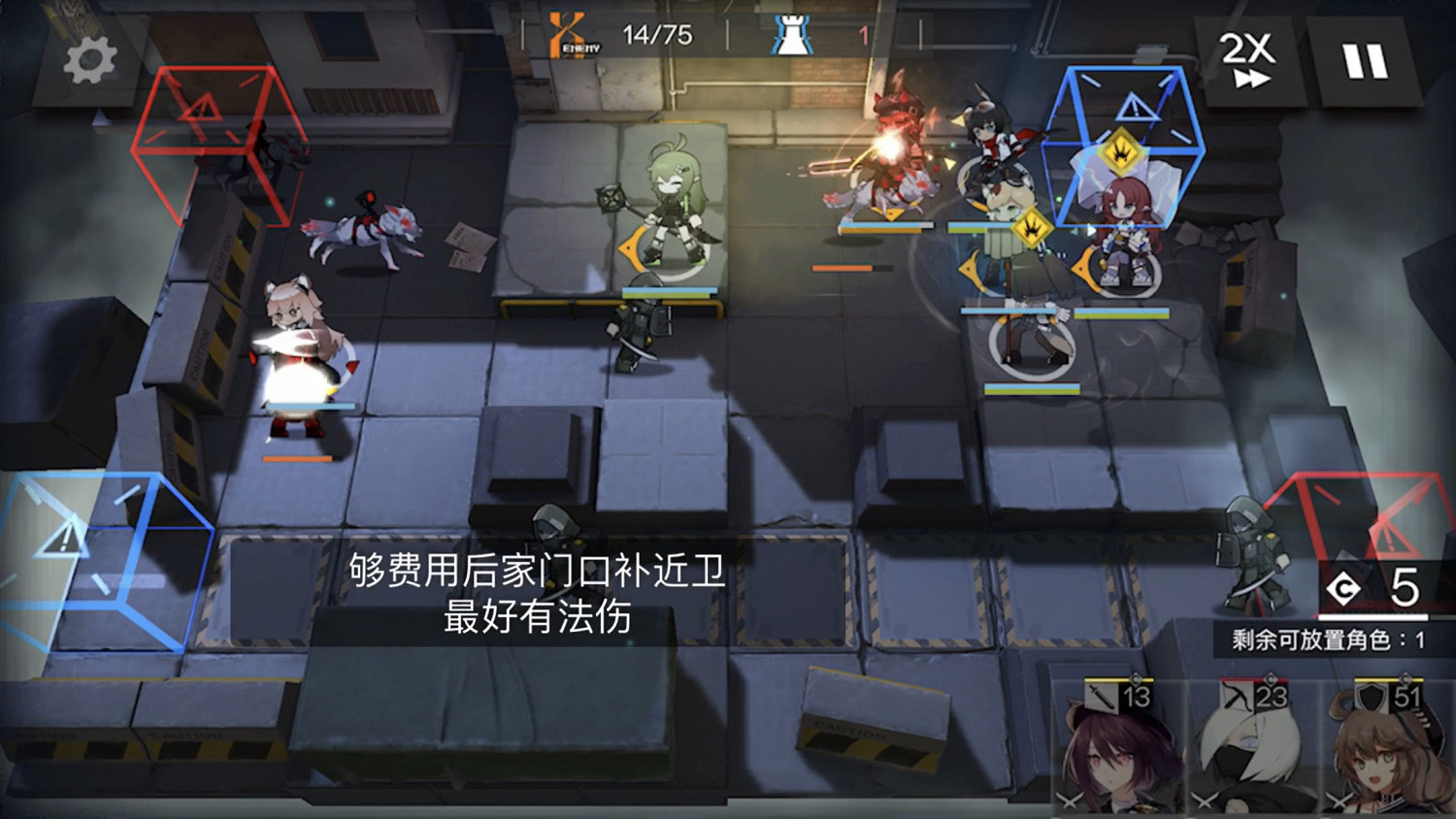
Task: Click the crossbow class icon on the 23-cost portrait
Action: pos(1236,694)
